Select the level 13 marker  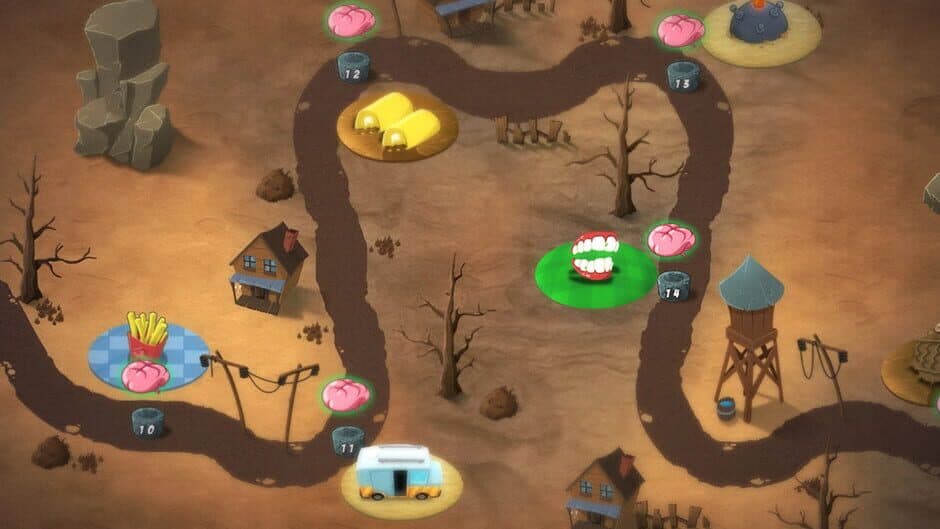pyautogui.click(x=683, y=76)
